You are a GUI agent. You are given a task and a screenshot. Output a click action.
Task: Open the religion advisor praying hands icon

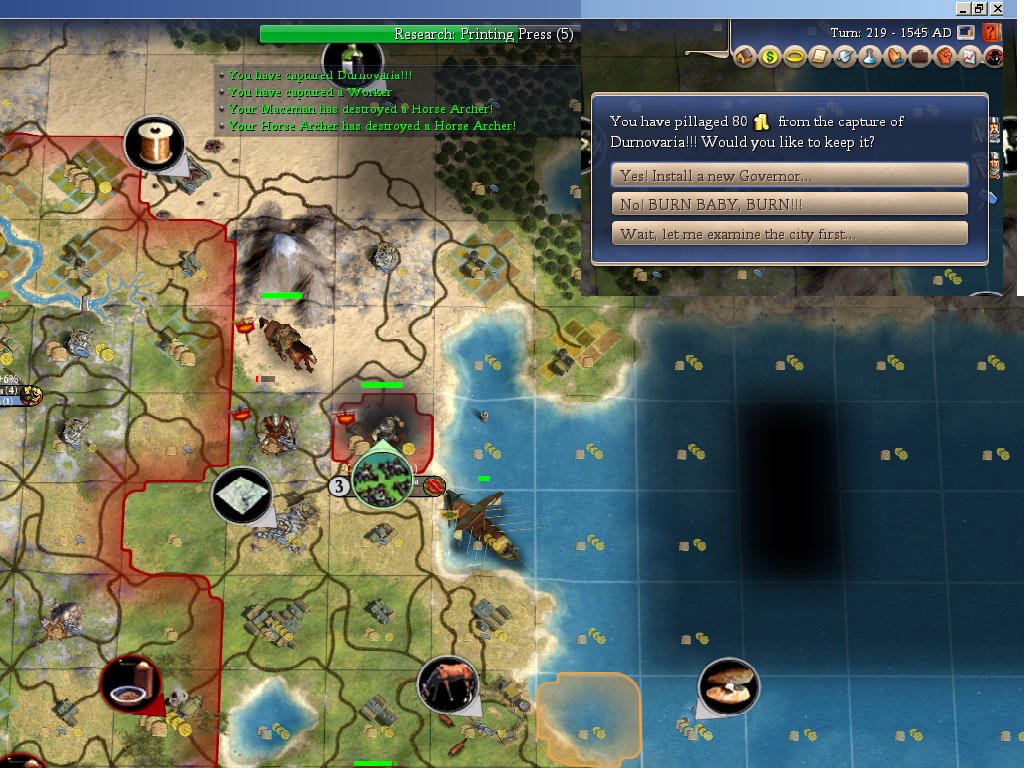point(895,57)
